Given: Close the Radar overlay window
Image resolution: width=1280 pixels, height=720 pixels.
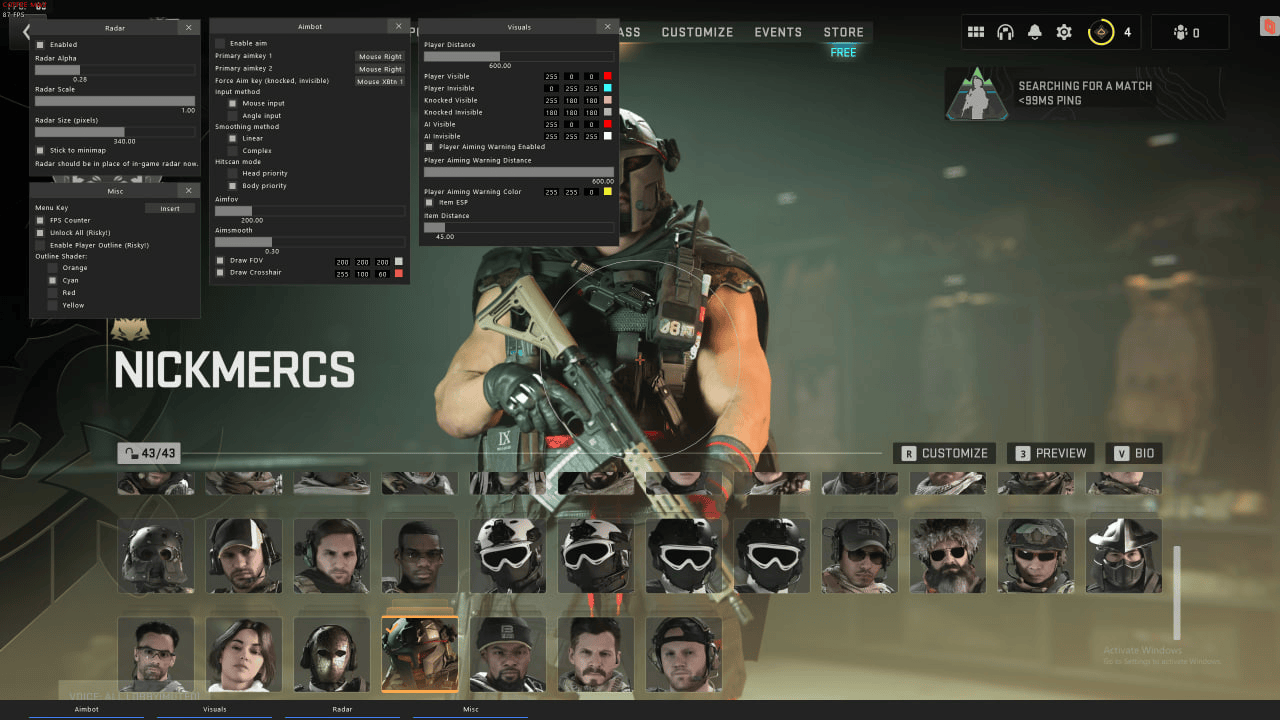Looking at the screenshot, I should (x=189, y=28).
